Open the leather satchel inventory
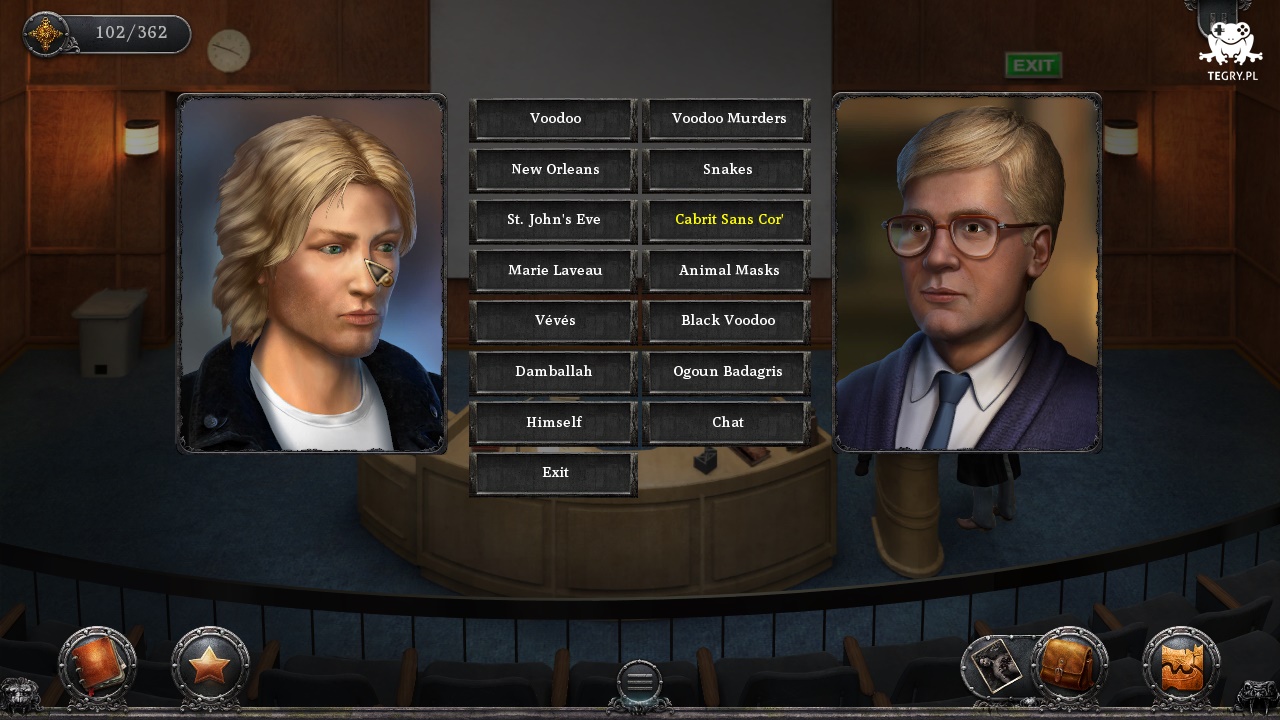This screenshot has width=1280, height=720. click(1069, 665)
